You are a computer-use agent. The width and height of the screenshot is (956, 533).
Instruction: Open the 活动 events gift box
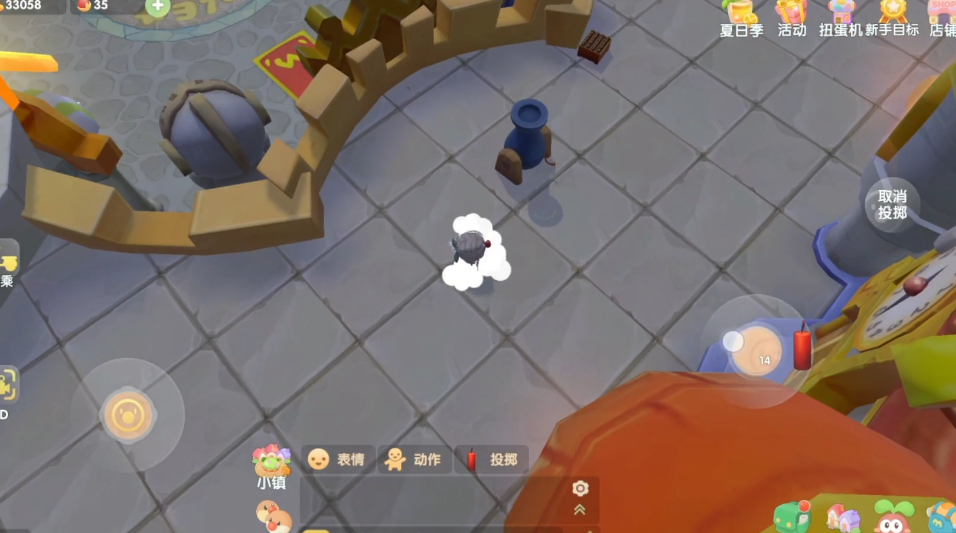(x=791, y=17)
